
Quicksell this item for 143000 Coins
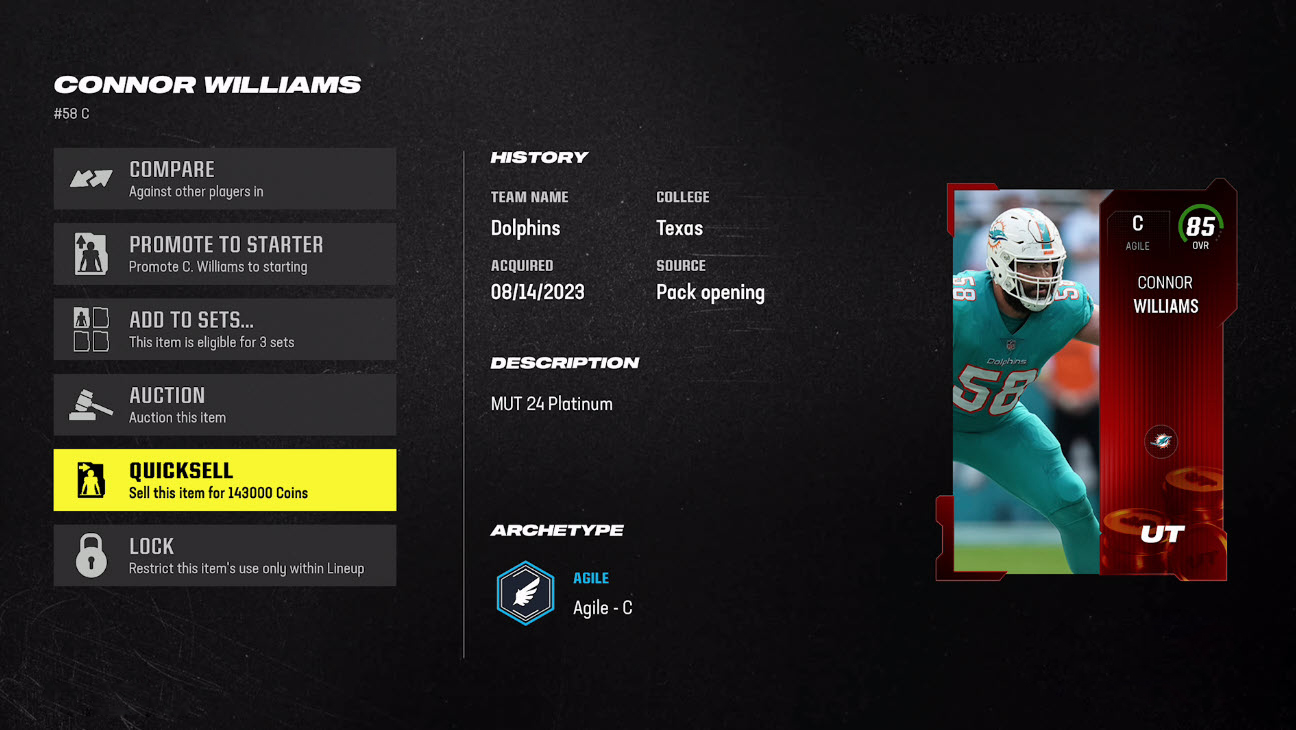point(225,480)
